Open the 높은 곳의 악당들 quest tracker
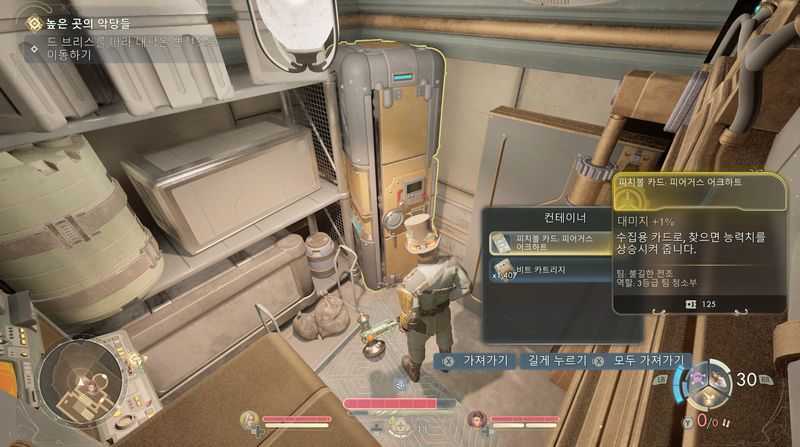 [80, 20]
